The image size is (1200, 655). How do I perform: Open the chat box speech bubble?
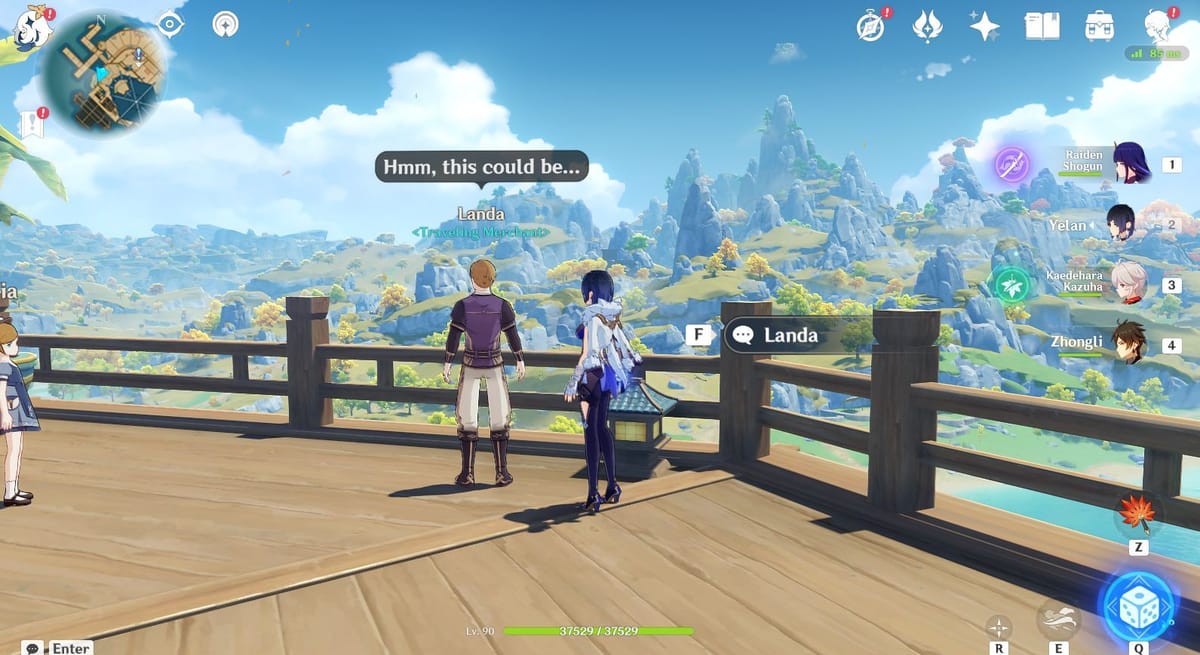tap(33, 648)
